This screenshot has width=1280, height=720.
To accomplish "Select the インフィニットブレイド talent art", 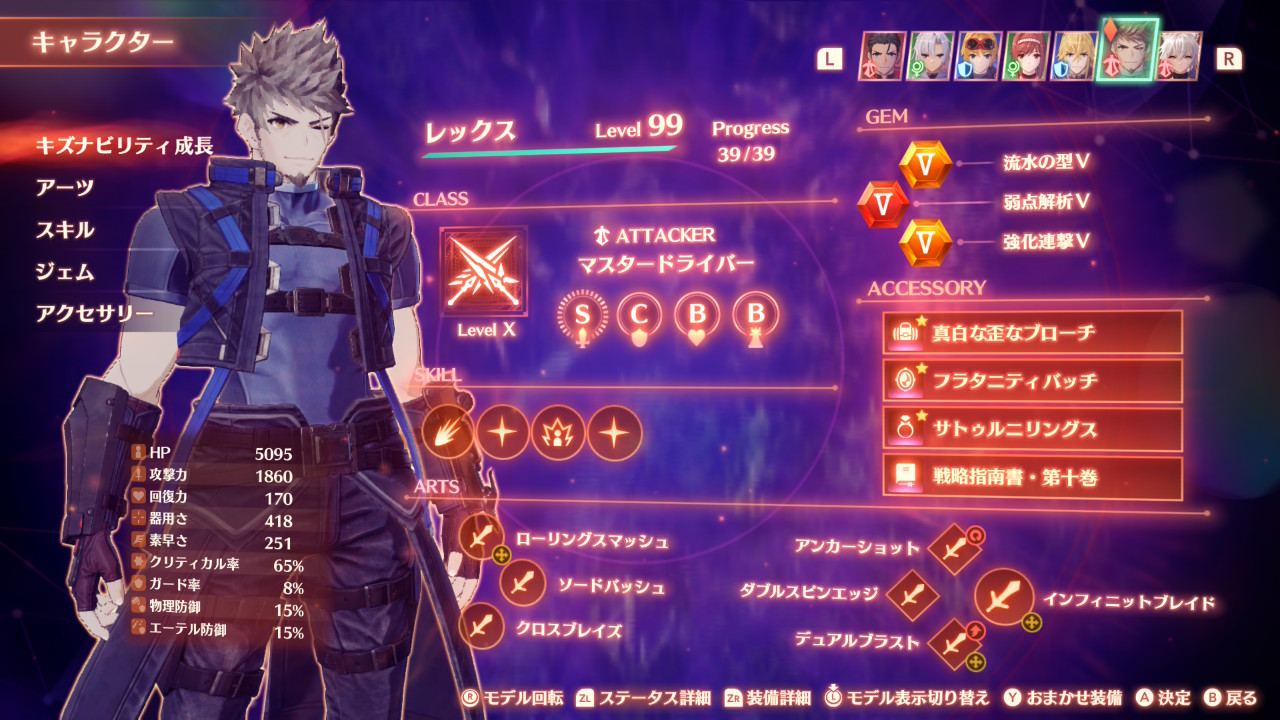I will pos(1003,598).
